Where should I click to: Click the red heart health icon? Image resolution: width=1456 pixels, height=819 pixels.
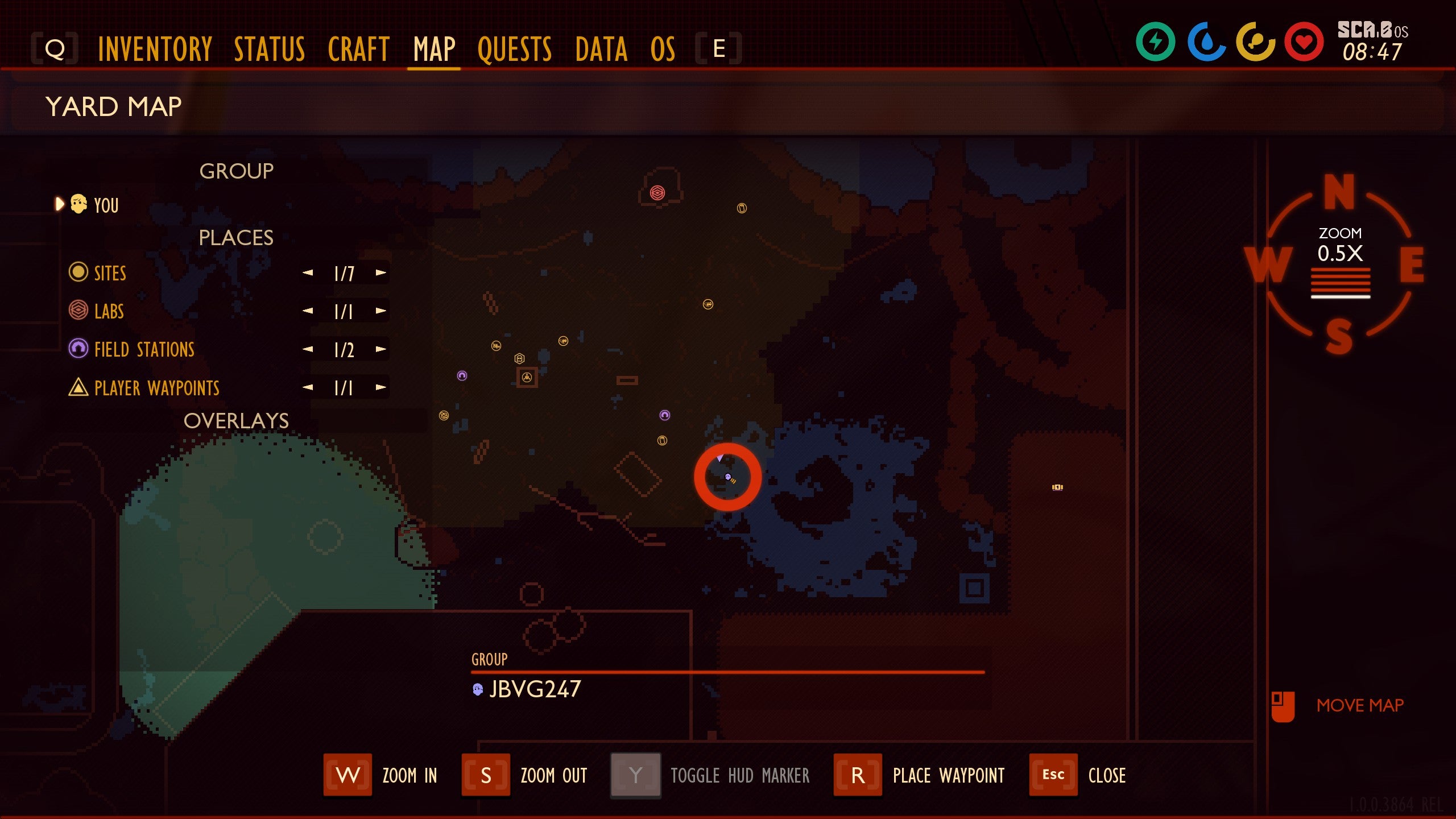click(x=1304, y=42)
